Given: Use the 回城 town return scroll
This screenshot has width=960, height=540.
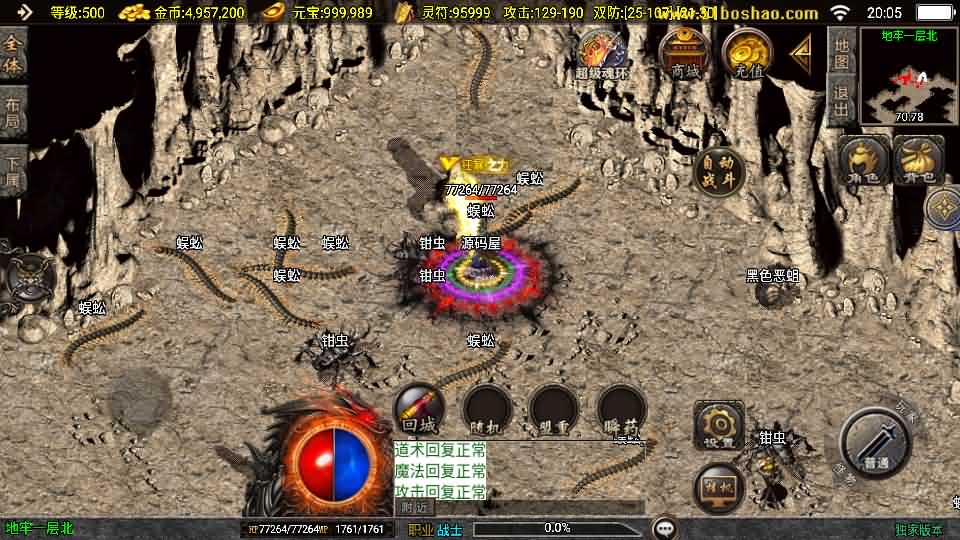Looking at the screenshot, I should pyautogui.click(x=420, y=409).
